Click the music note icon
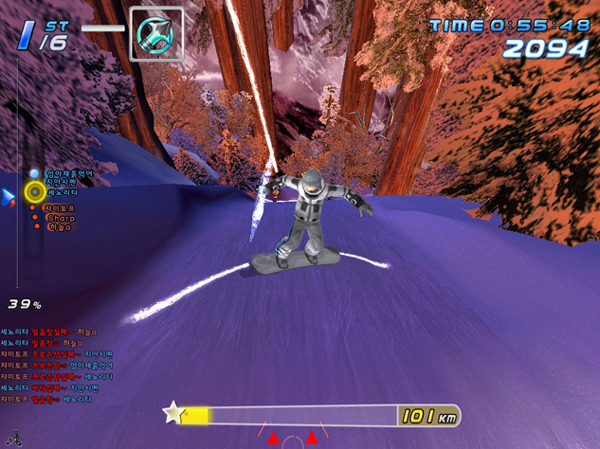The width and height of the screenshot is (600, 449). (x=14, y=437)
